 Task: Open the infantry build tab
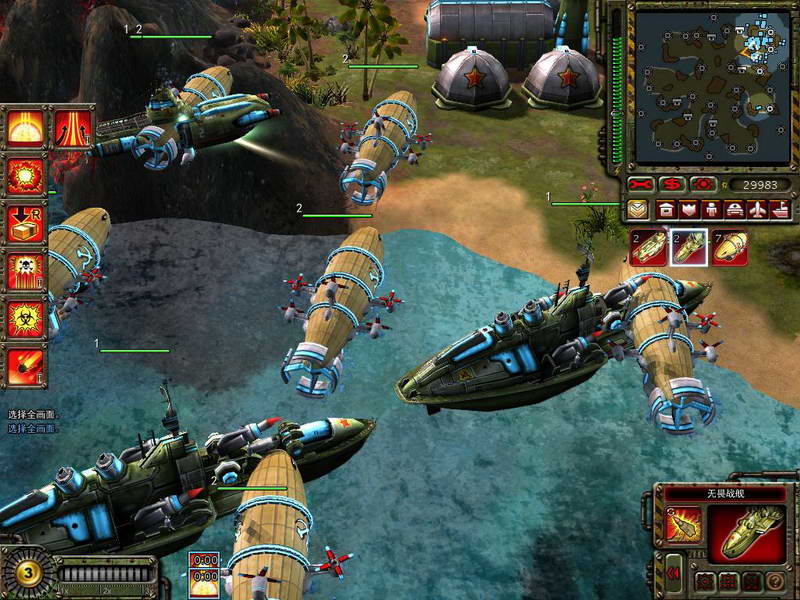tap(710, 210)
